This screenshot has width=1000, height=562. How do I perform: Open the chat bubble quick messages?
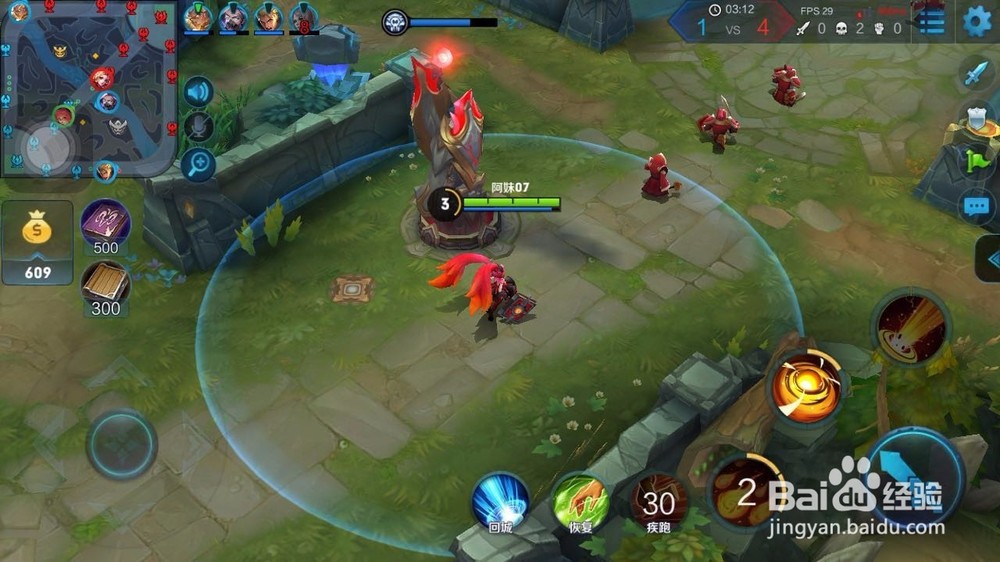click(976, 207)
